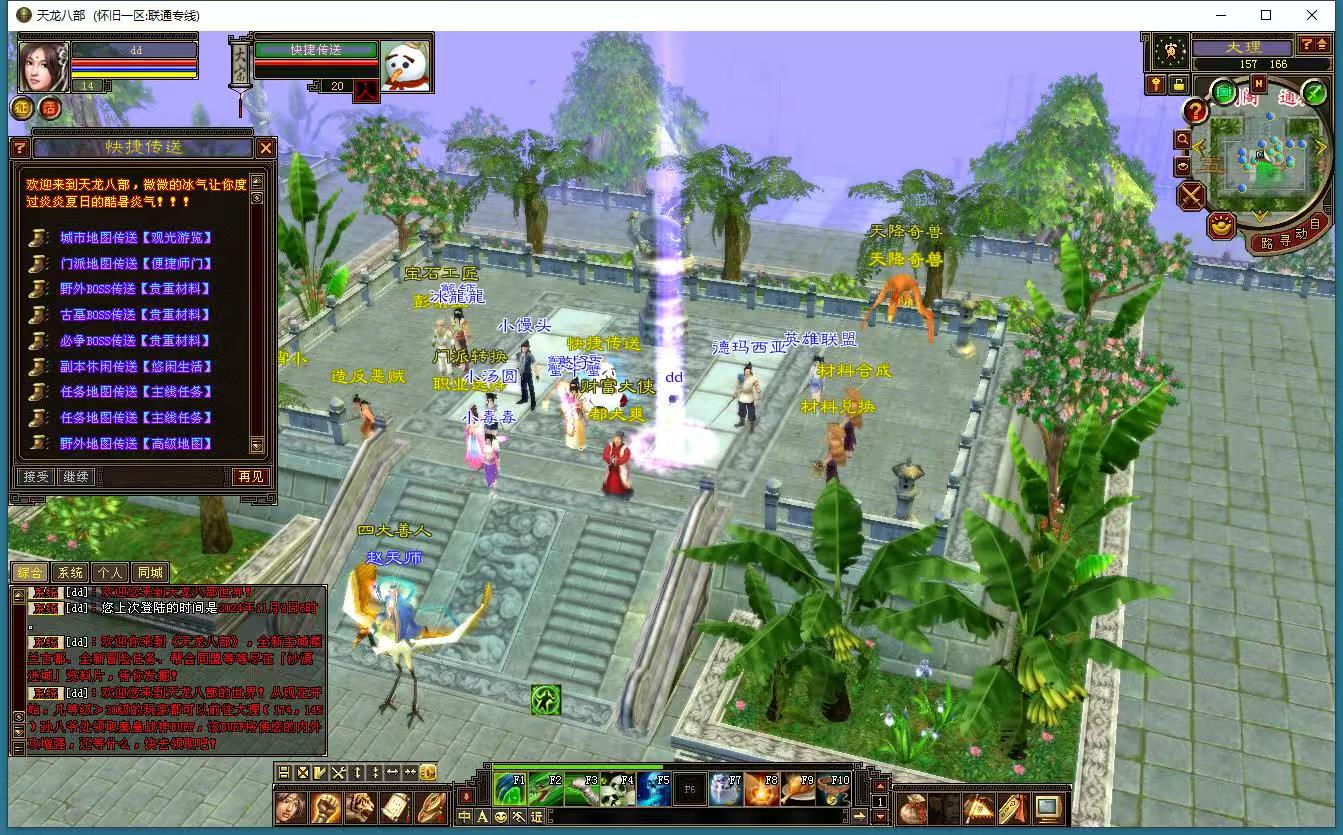Switch chat to the 个人 tab
Screen dimensions: 1343x835
(110, 573)
